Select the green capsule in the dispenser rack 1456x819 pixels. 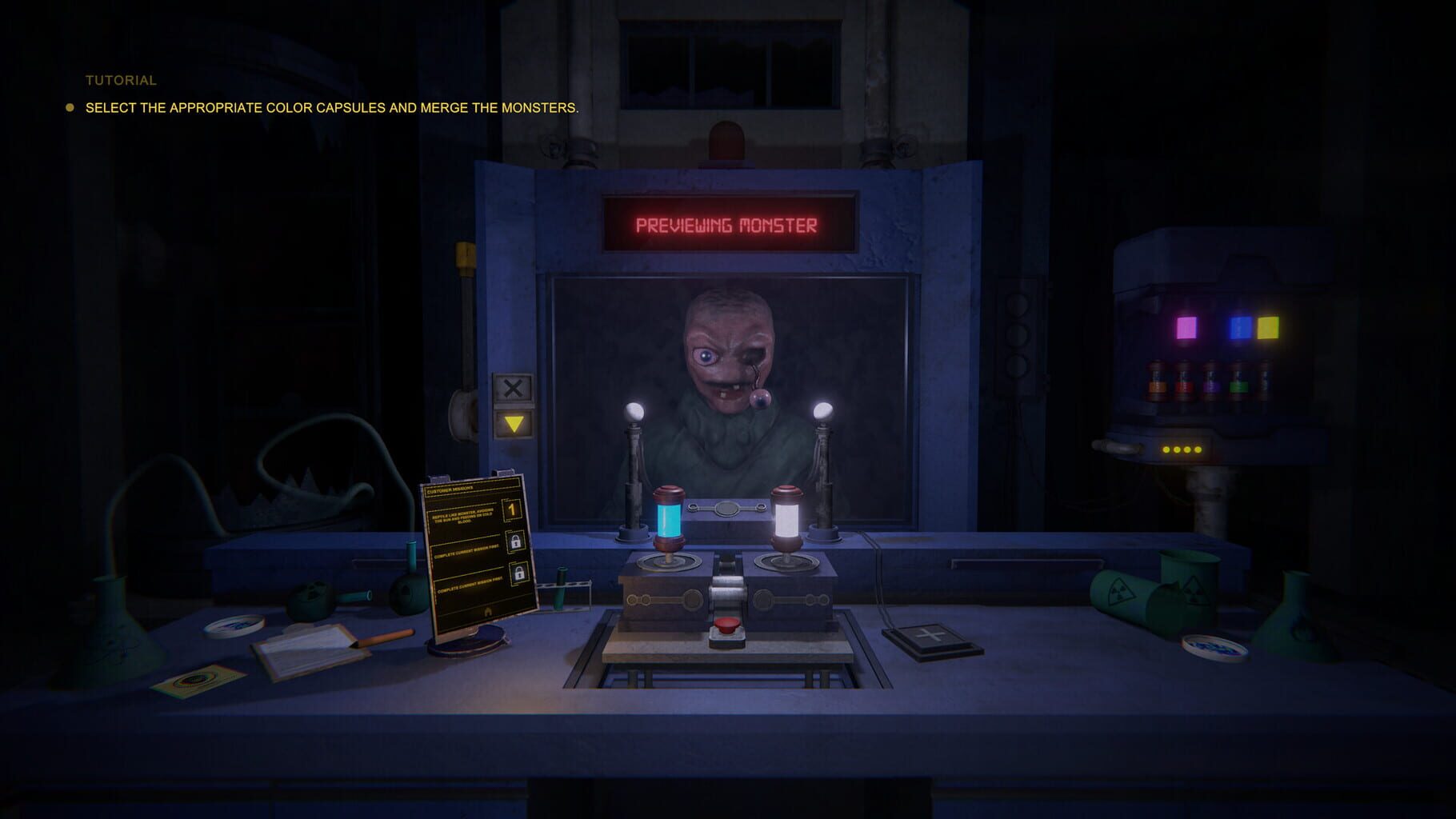pos(1239,387)
